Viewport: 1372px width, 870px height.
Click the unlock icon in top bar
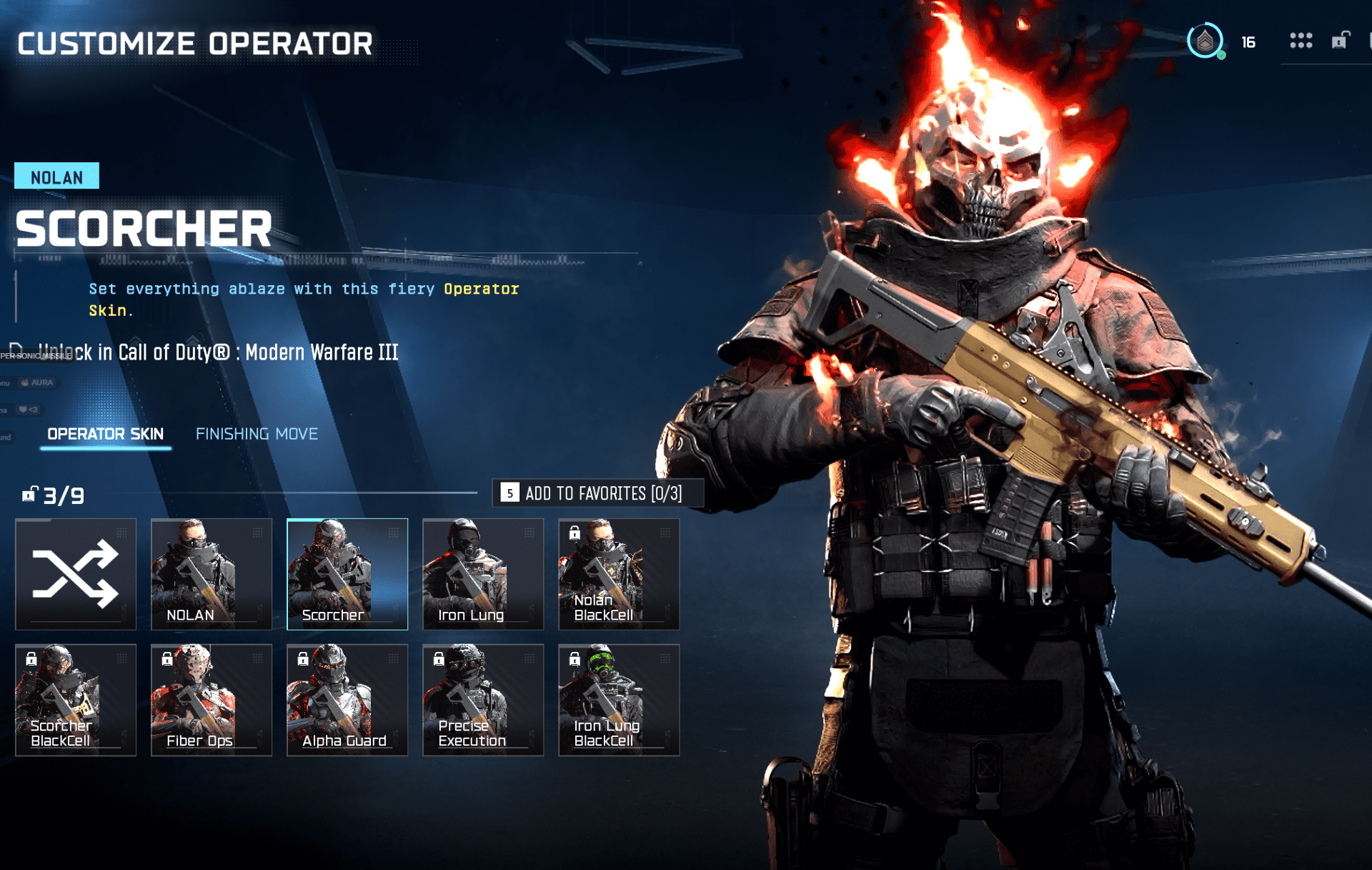tap(1340, 41)
